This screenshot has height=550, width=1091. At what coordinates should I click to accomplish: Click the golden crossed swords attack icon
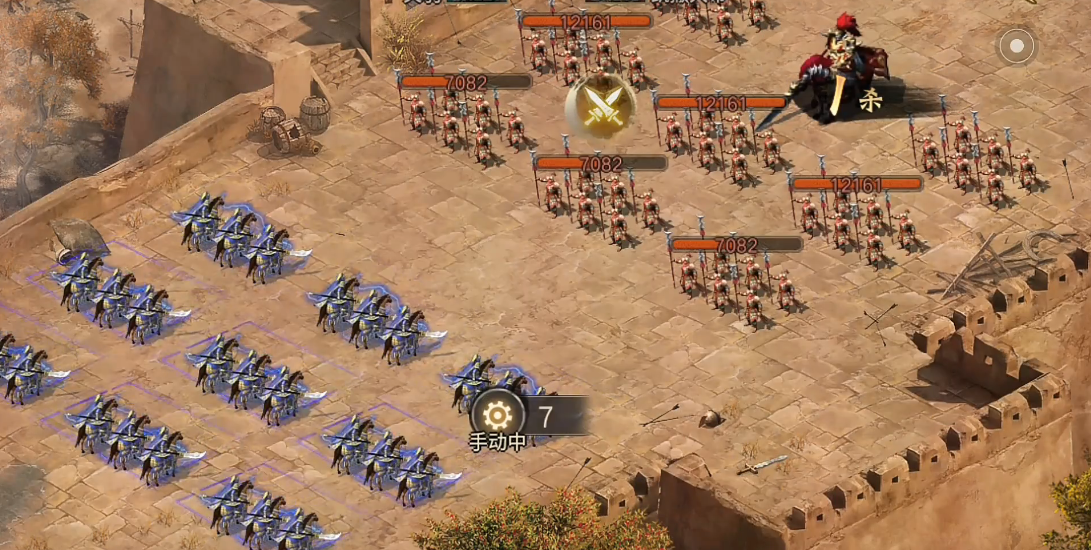(601, 106)
